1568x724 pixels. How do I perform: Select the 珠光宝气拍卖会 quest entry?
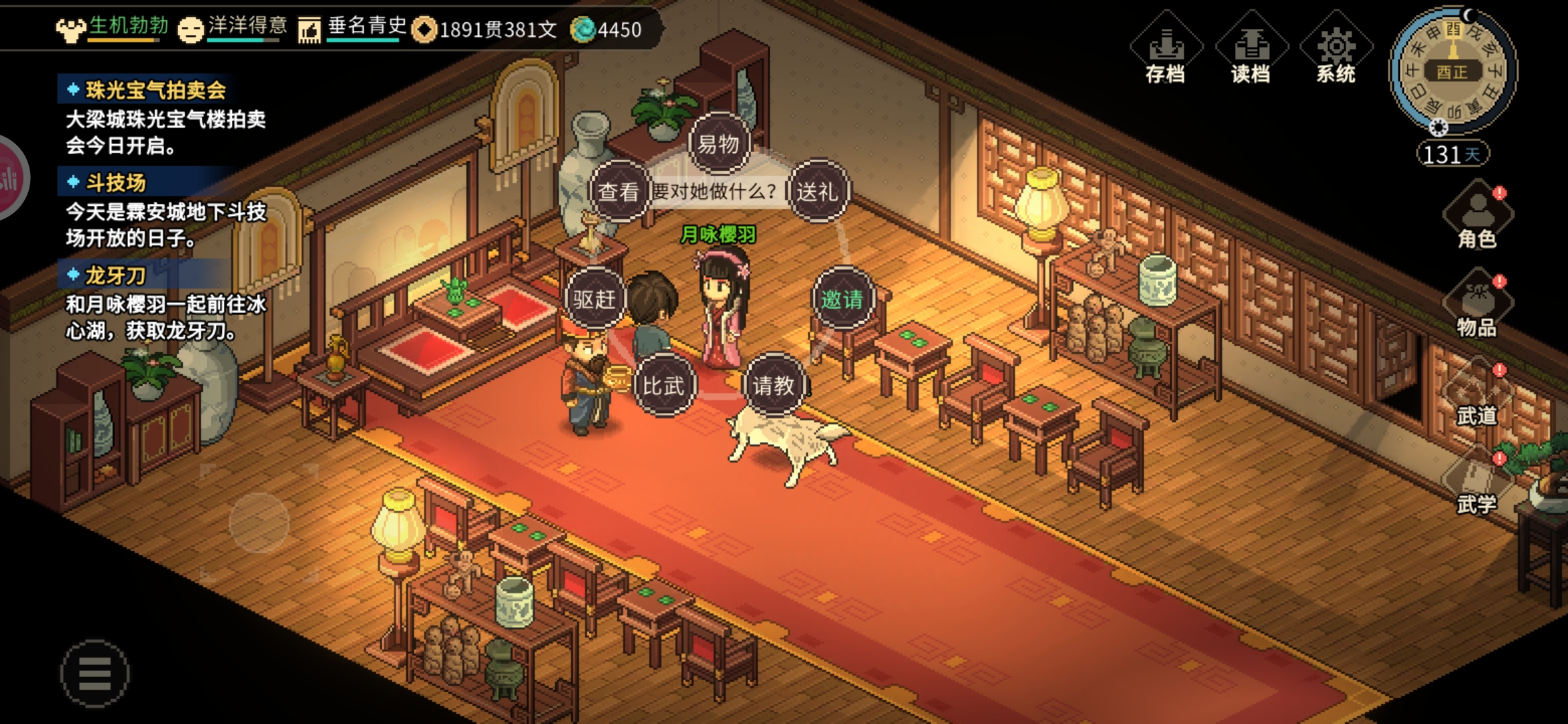point(155,90)
